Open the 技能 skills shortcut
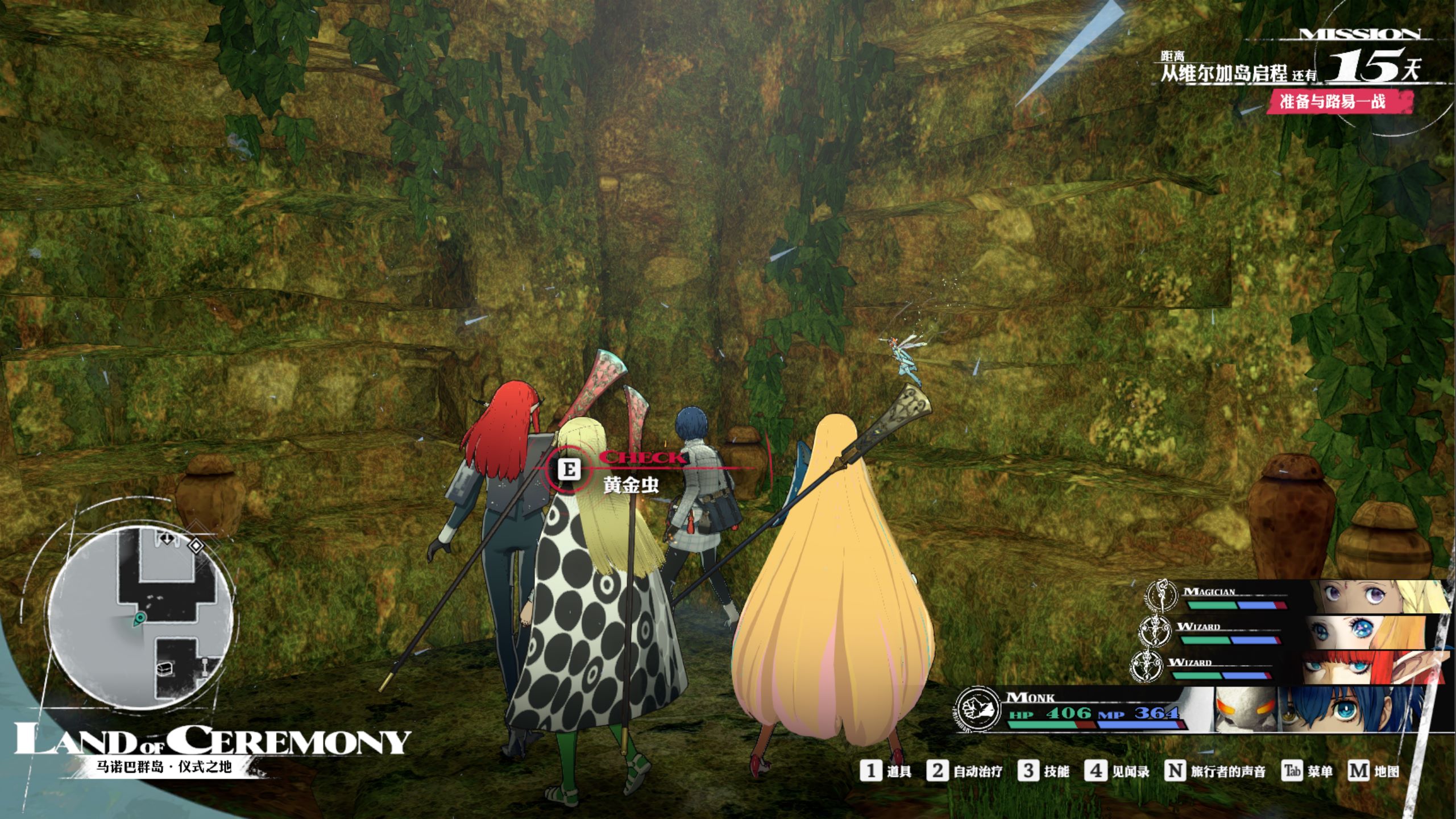 coord(1044,771)
